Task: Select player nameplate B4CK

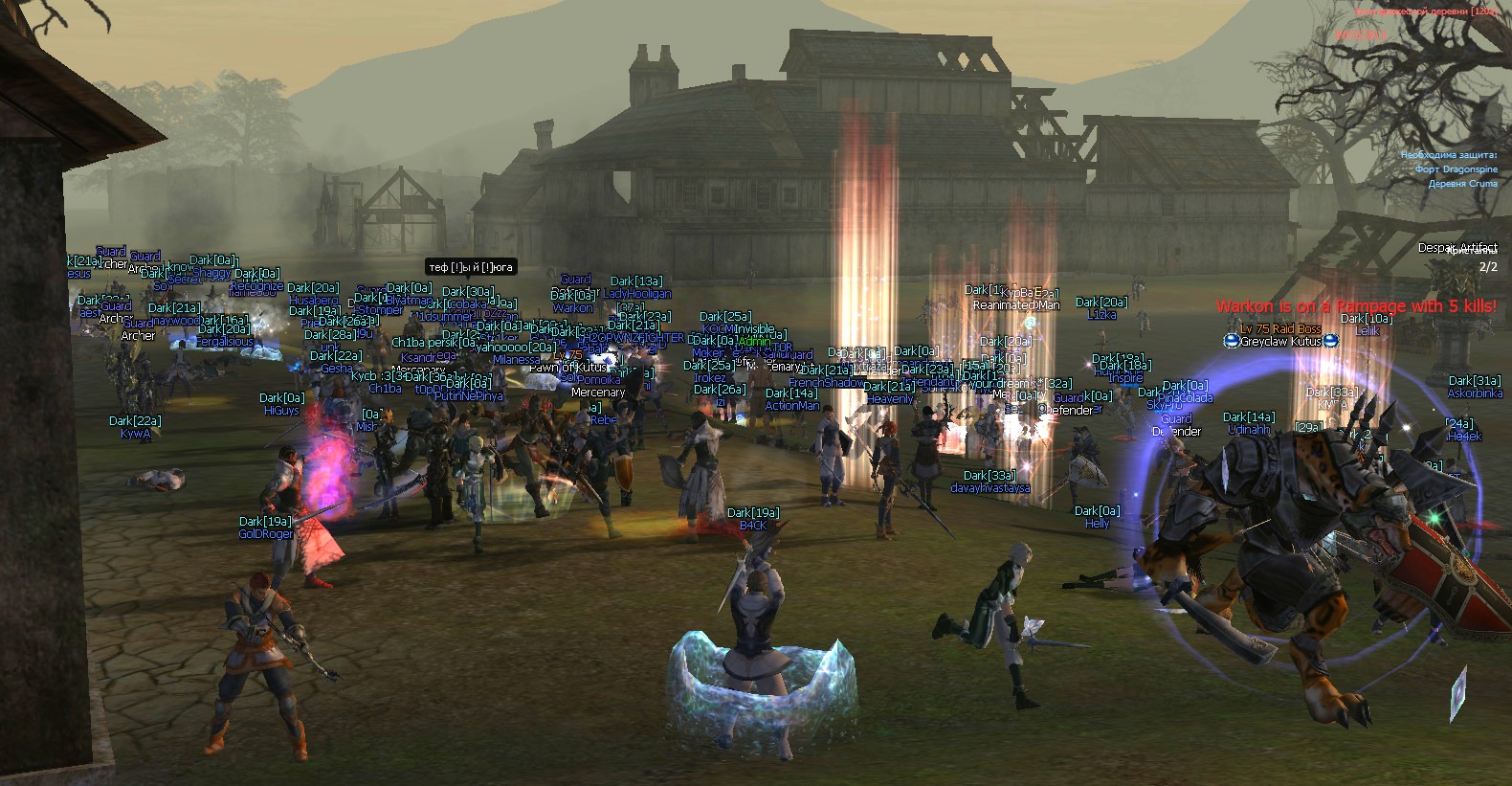Action: pos(752,525)
